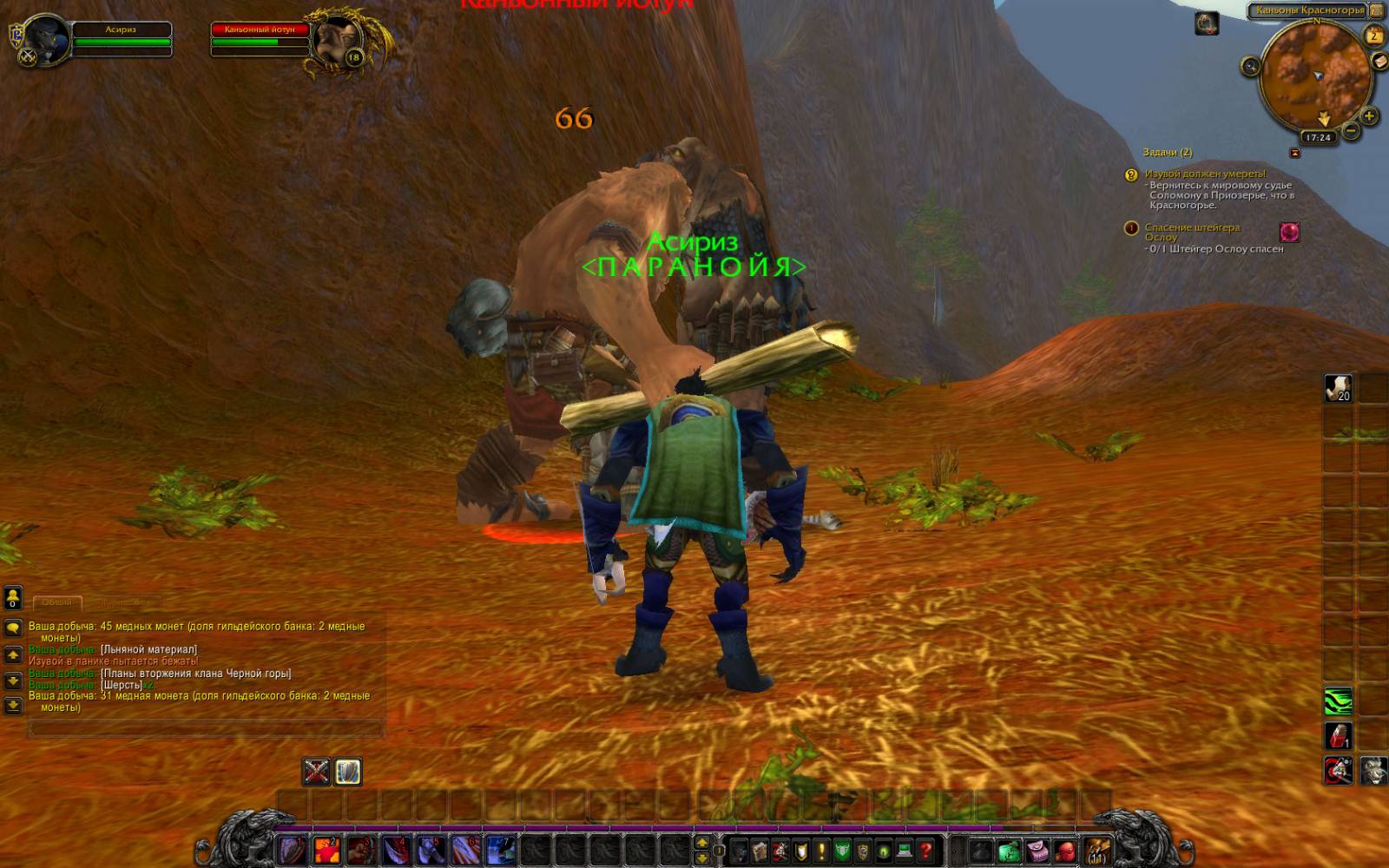Select the shield stance button above action bar
The height and width of the screenshot is (868, 1389).
click(x=348, y=772)
